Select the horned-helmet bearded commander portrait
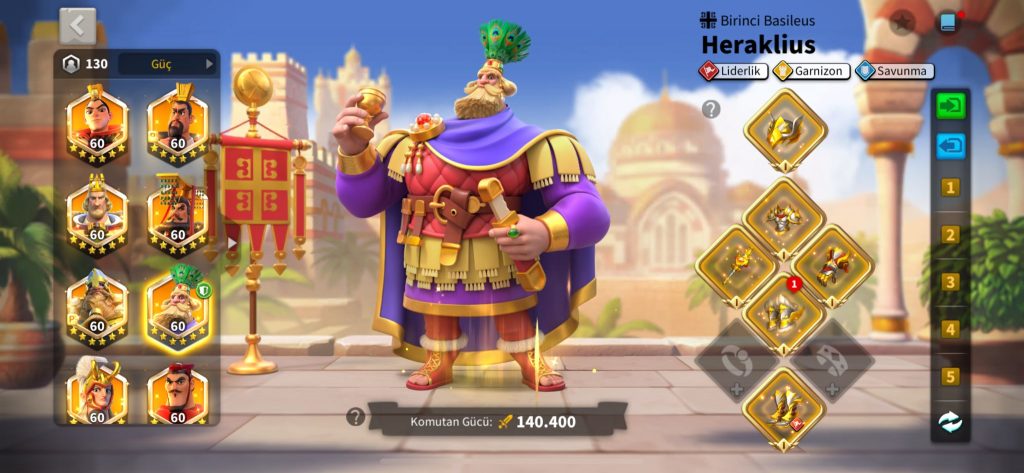The height and width of the screenshot is (473, 1024). (97, 305)
